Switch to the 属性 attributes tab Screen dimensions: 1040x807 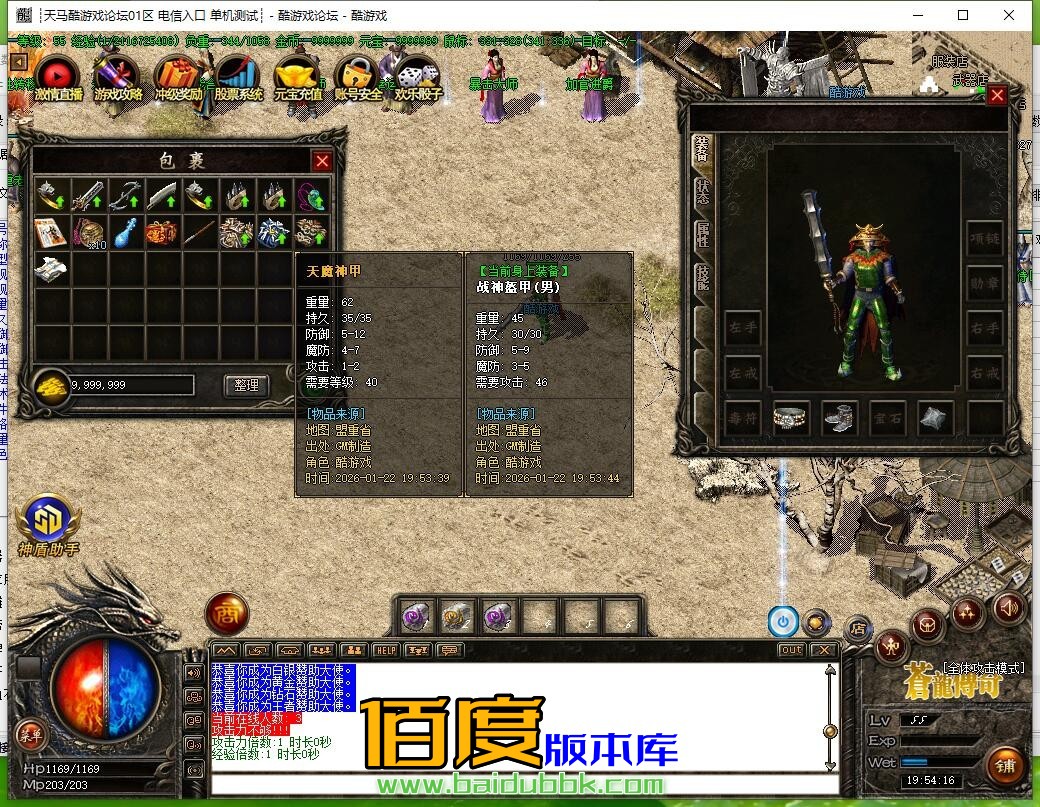[702, 234]
